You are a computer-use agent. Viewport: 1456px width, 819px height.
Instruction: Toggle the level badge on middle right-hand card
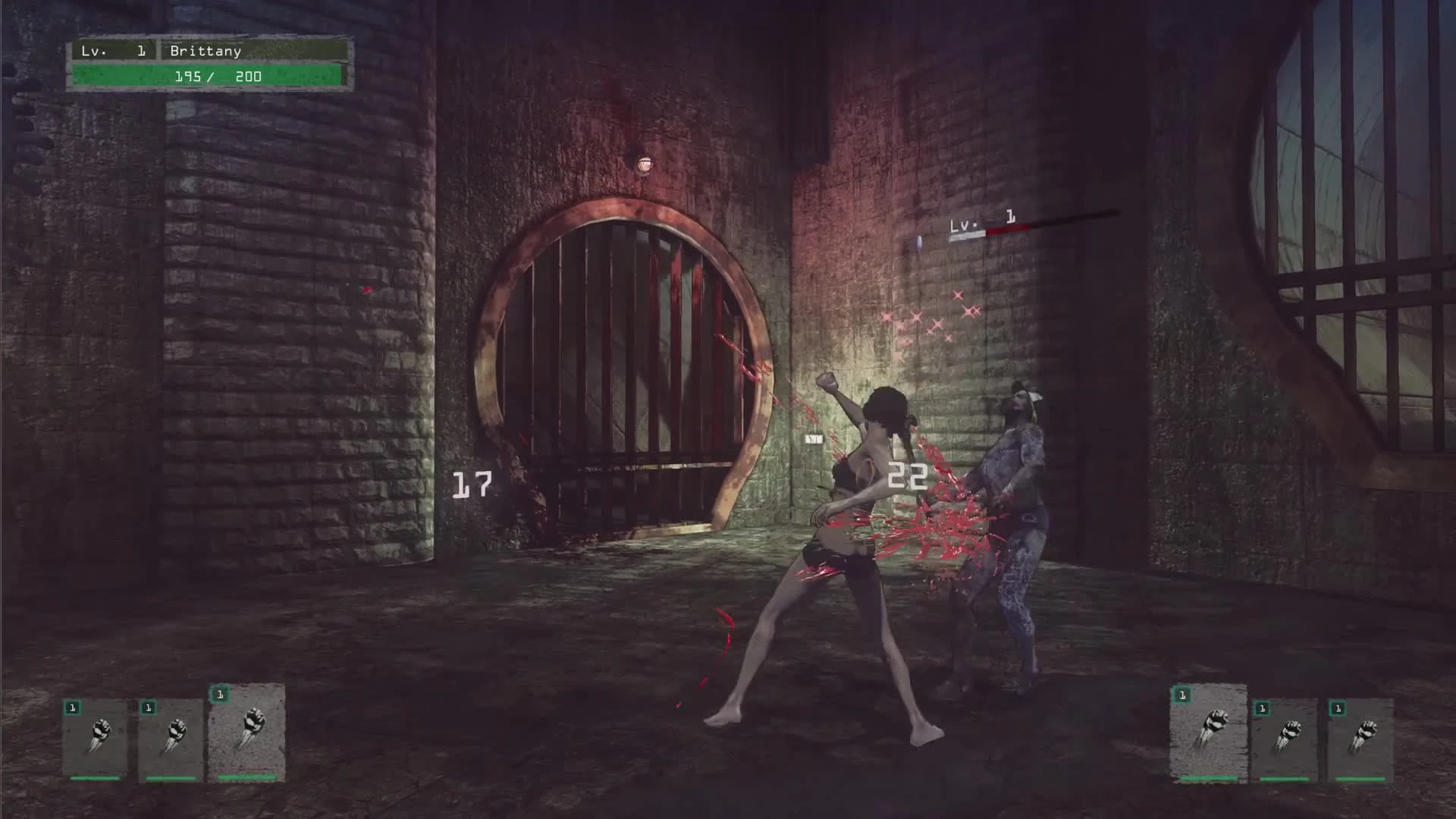pos(1263,709)
